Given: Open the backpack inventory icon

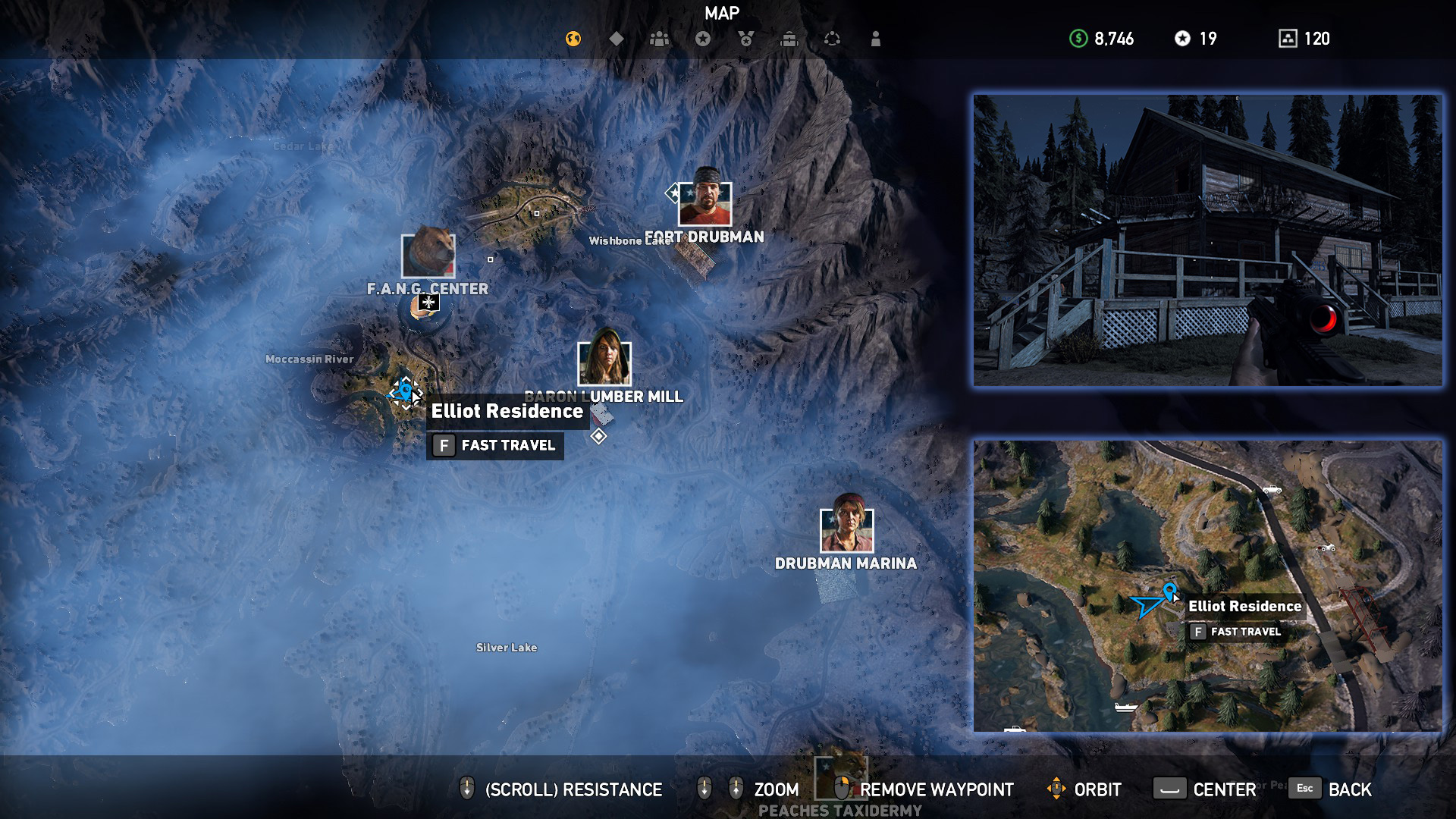Looking at the screenshot, I should (x=789, y=38).
